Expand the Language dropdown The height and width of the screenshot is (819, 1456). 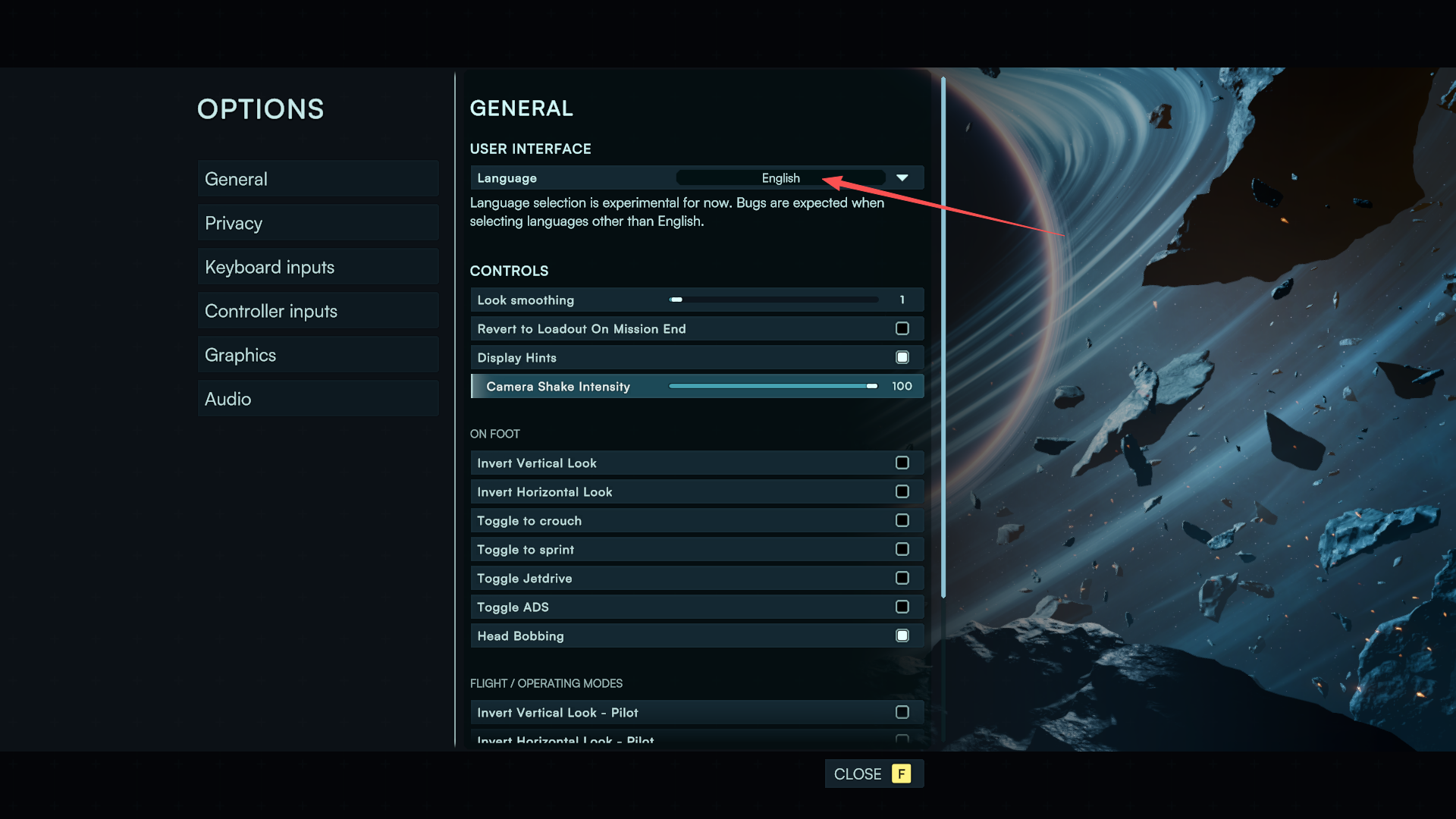click(x=902, y=178)
